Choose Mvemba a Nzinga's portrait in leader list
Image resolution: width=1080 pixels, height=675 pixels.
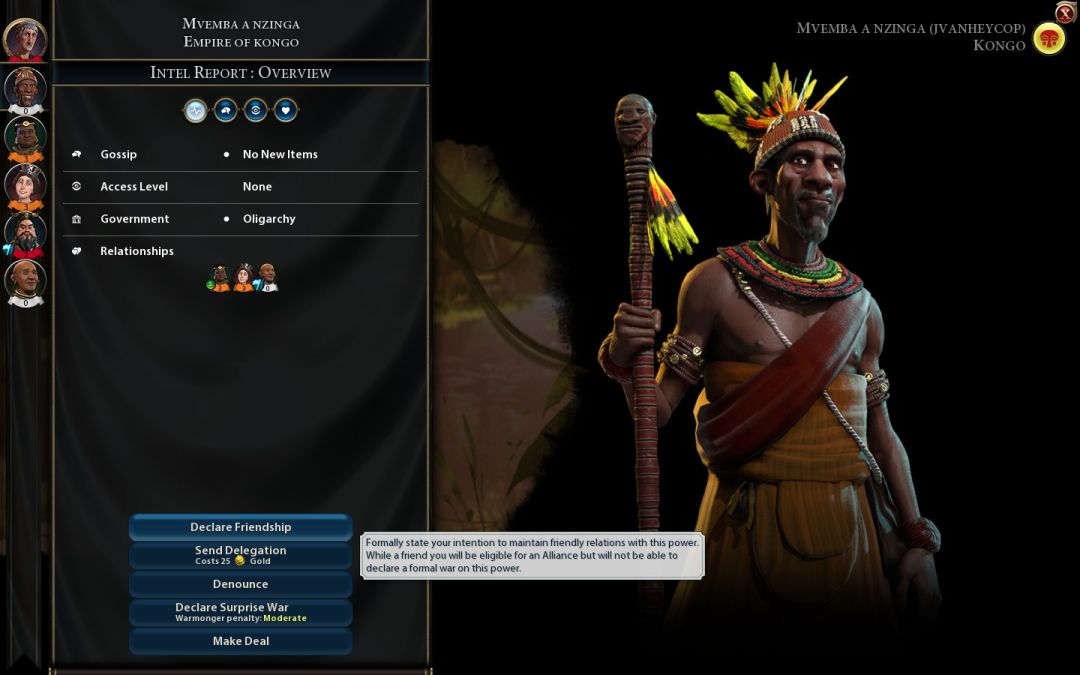25,89
